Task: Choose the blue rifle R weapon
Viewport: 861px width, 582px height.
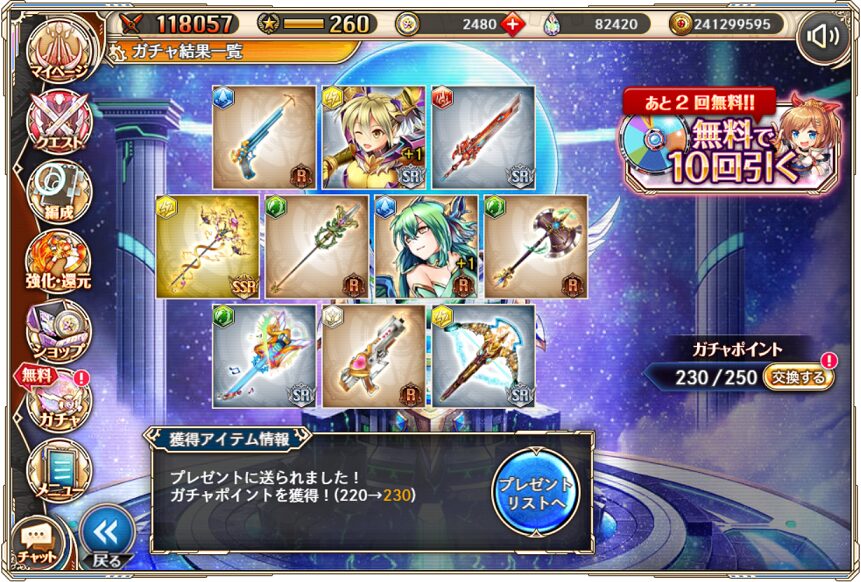Action: [x=263, y=137]
